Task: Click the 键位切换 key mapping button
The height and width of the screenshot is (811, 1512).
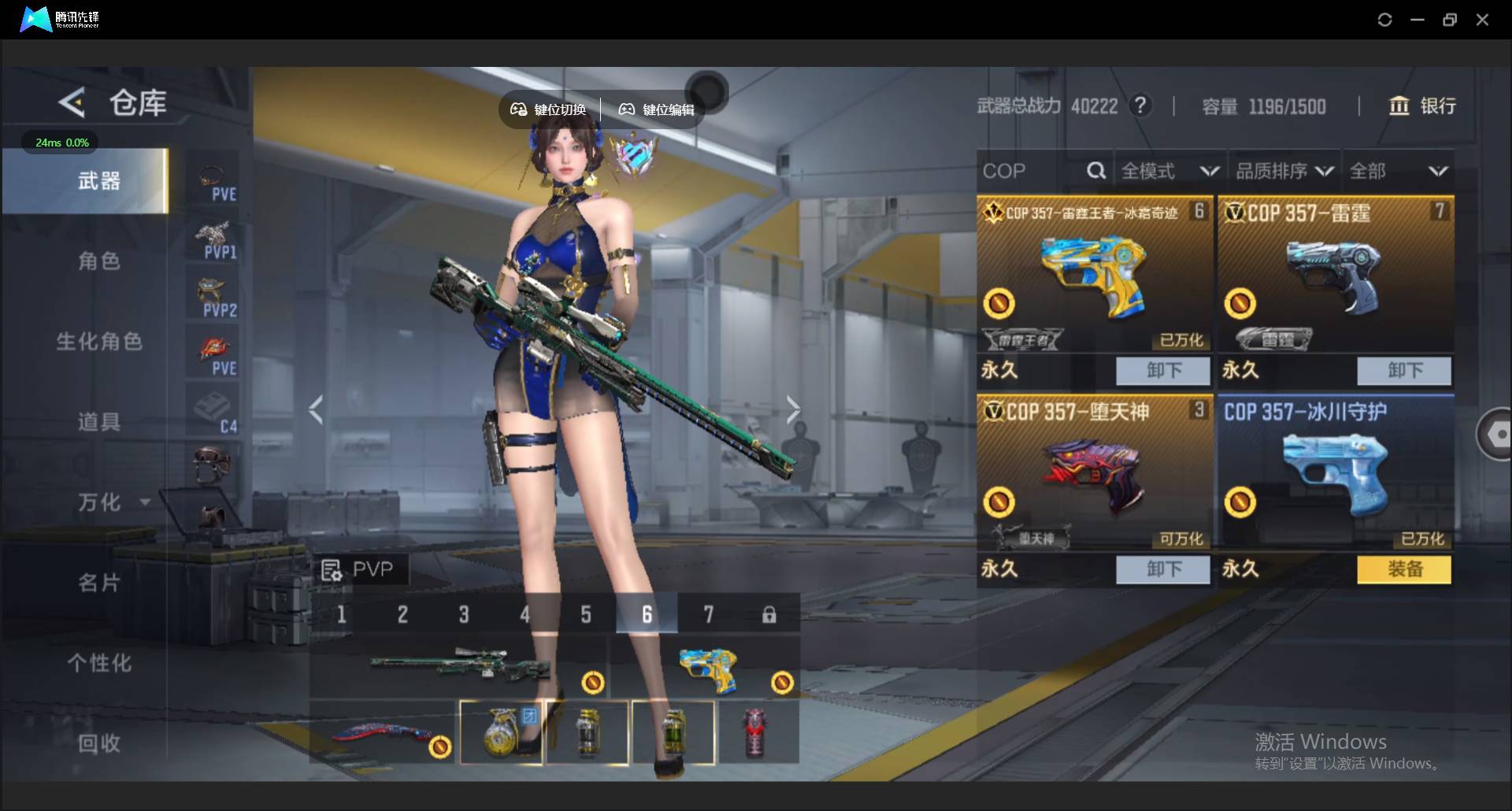Action: (549, 109)
